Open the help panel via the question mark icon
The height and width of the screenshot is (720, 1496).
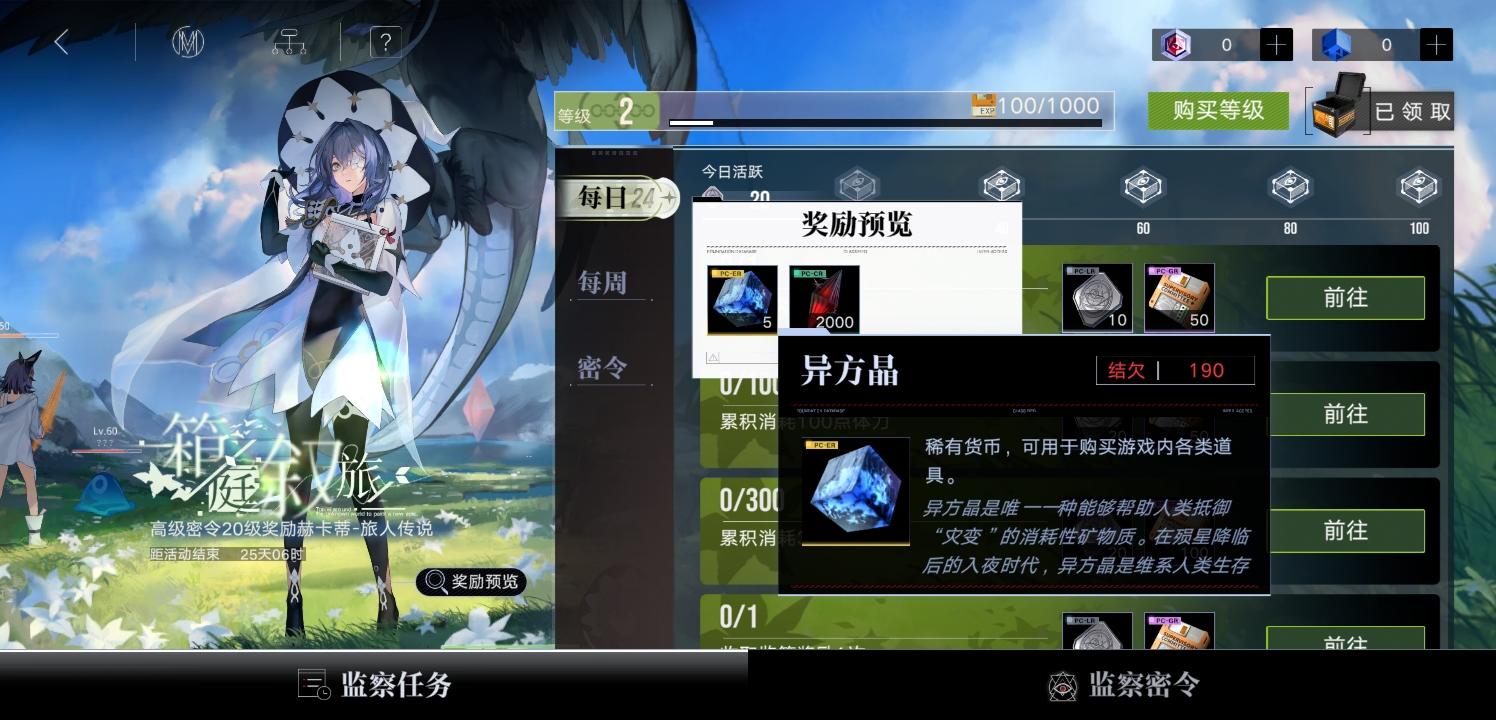pyautogui.click(x=384, y=42)
